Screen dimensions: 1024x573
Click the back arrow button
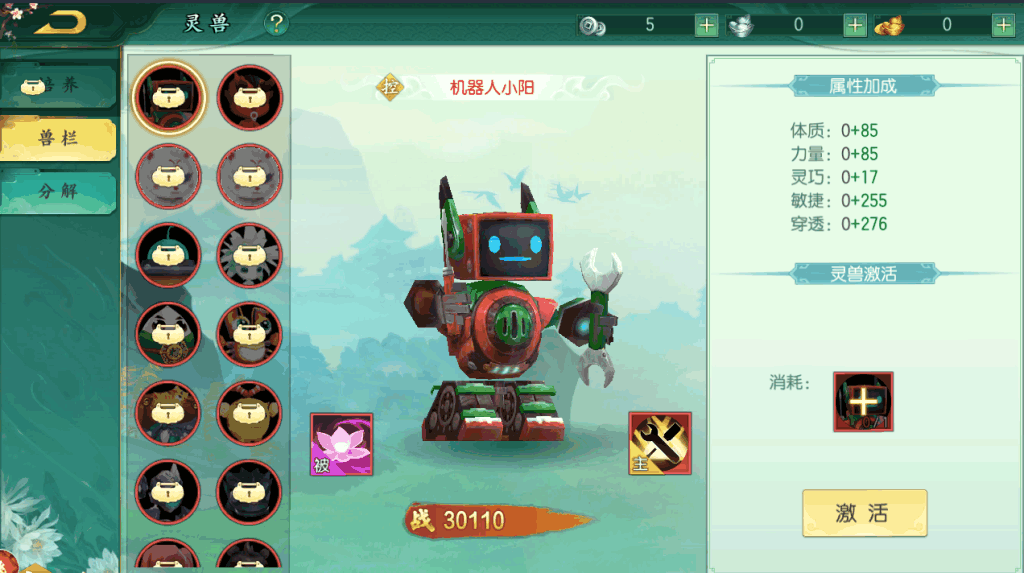point(59,22)
